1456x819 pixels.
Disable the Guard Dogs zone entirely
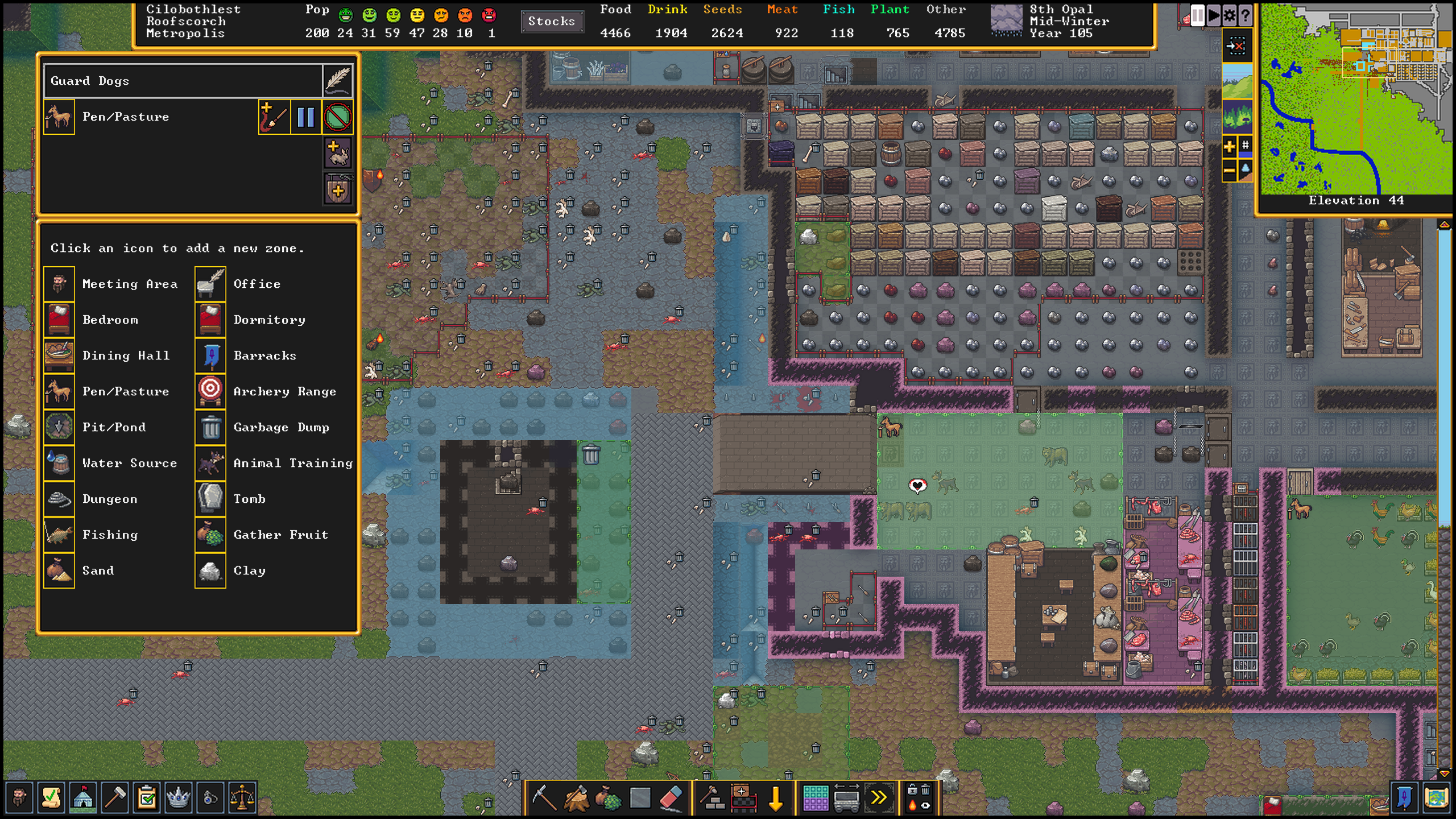tap(337, 117)
